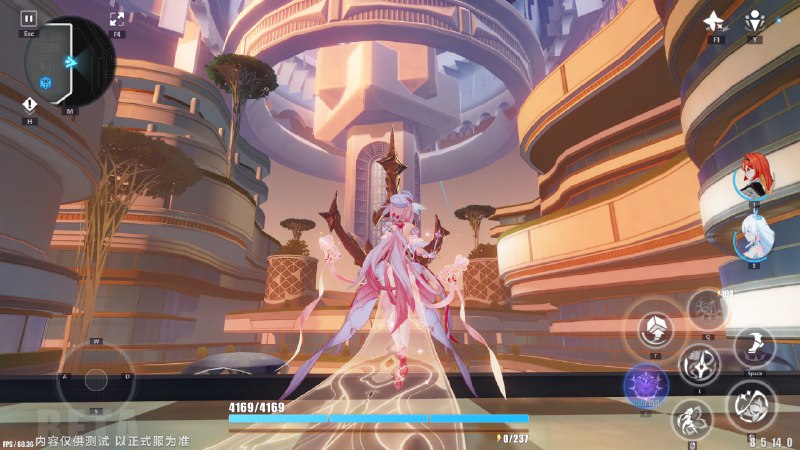Image resolution: width=800 pixels, height=450 pixels.
Task: Switch to the red-haired teammate portrait
Action: coord(753,177)
